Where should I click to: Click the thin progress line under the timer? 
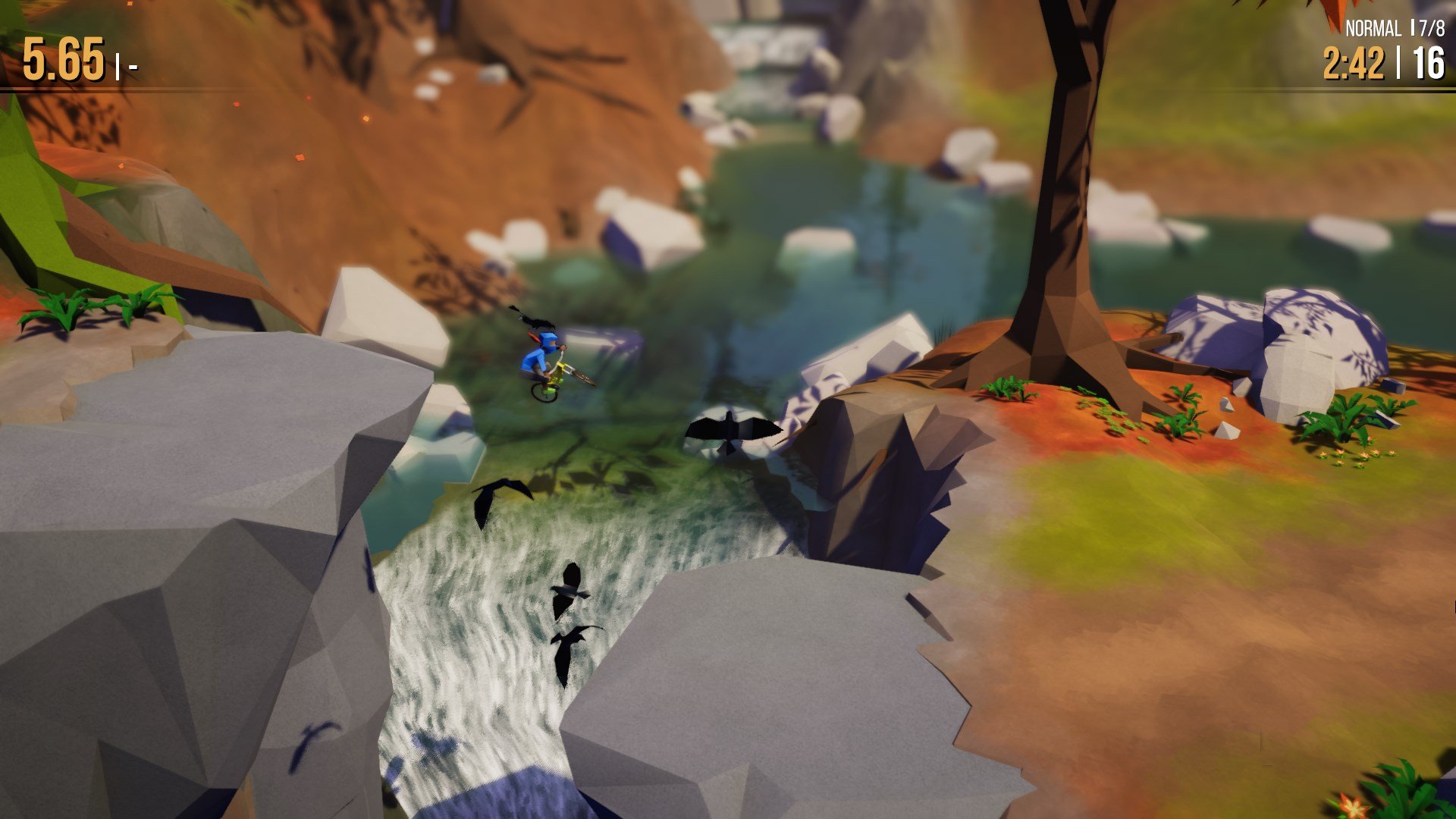(1365, 89)
